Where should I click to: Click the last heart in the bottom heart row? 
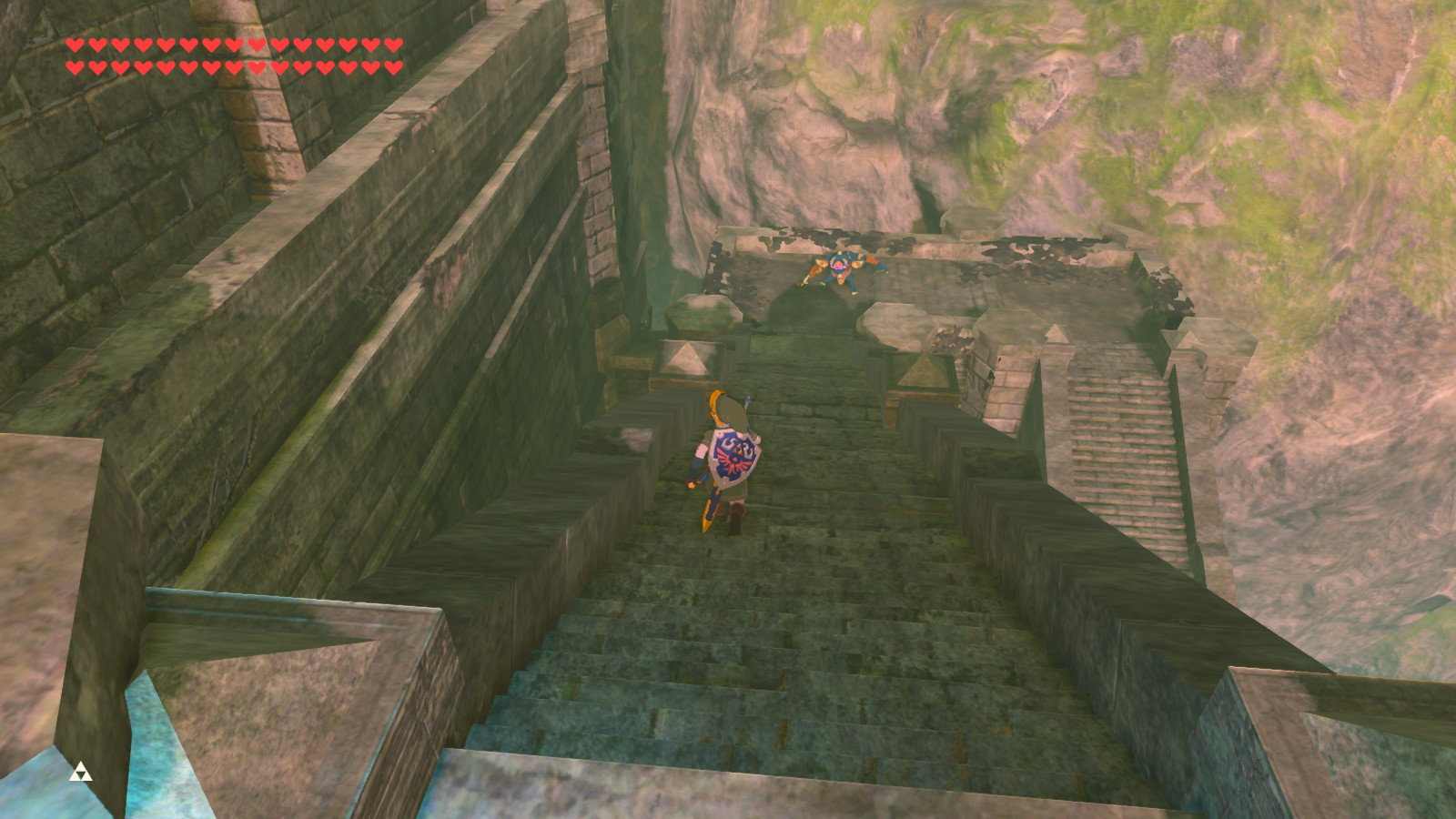[x=394, y=66]
